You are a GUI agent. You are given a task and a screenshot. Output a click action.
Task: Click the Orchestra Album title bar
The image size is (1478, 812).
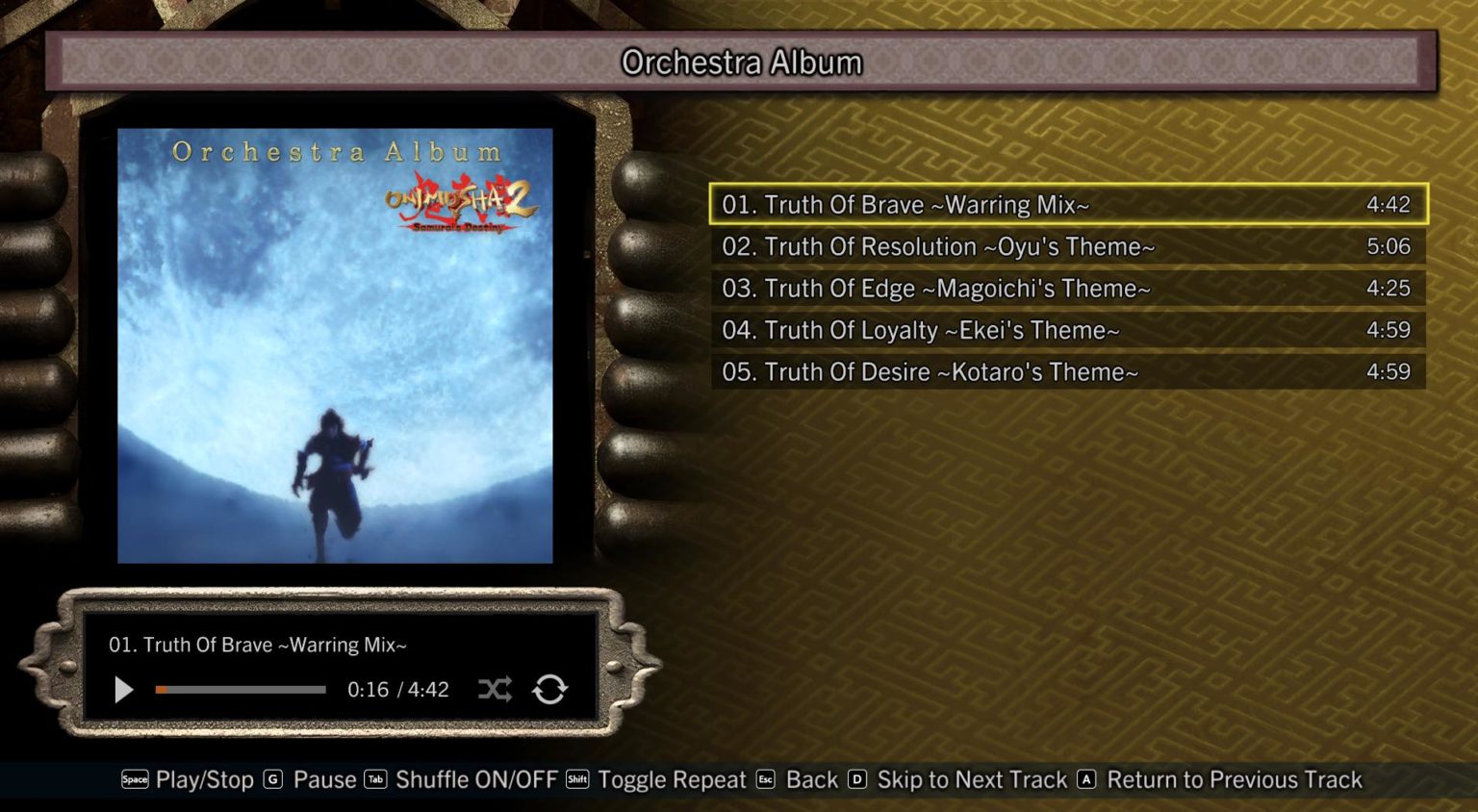(741, 62)
